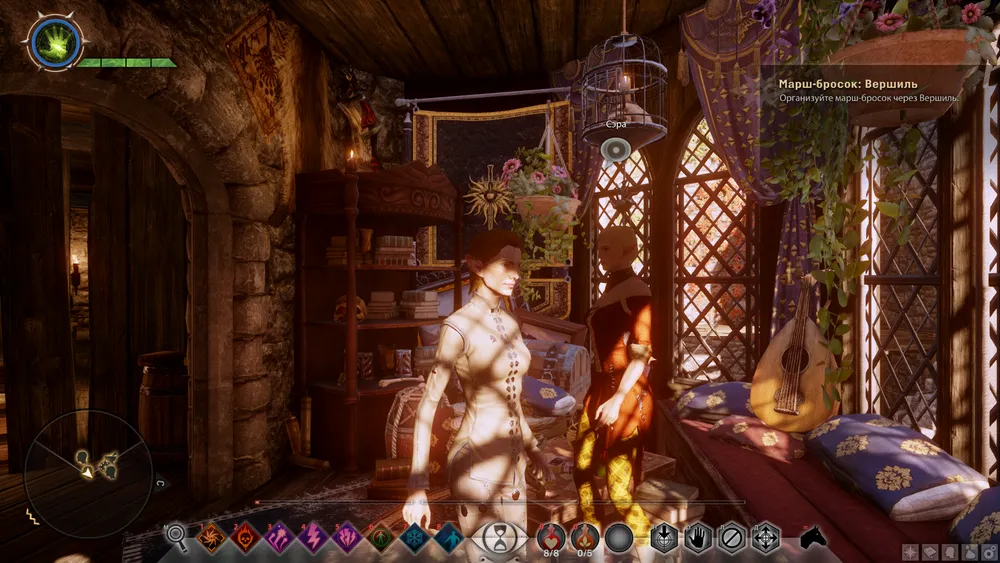1000x563 pixels.
Task: Summon the mount via horse icon
Action: tap(813, 538)
